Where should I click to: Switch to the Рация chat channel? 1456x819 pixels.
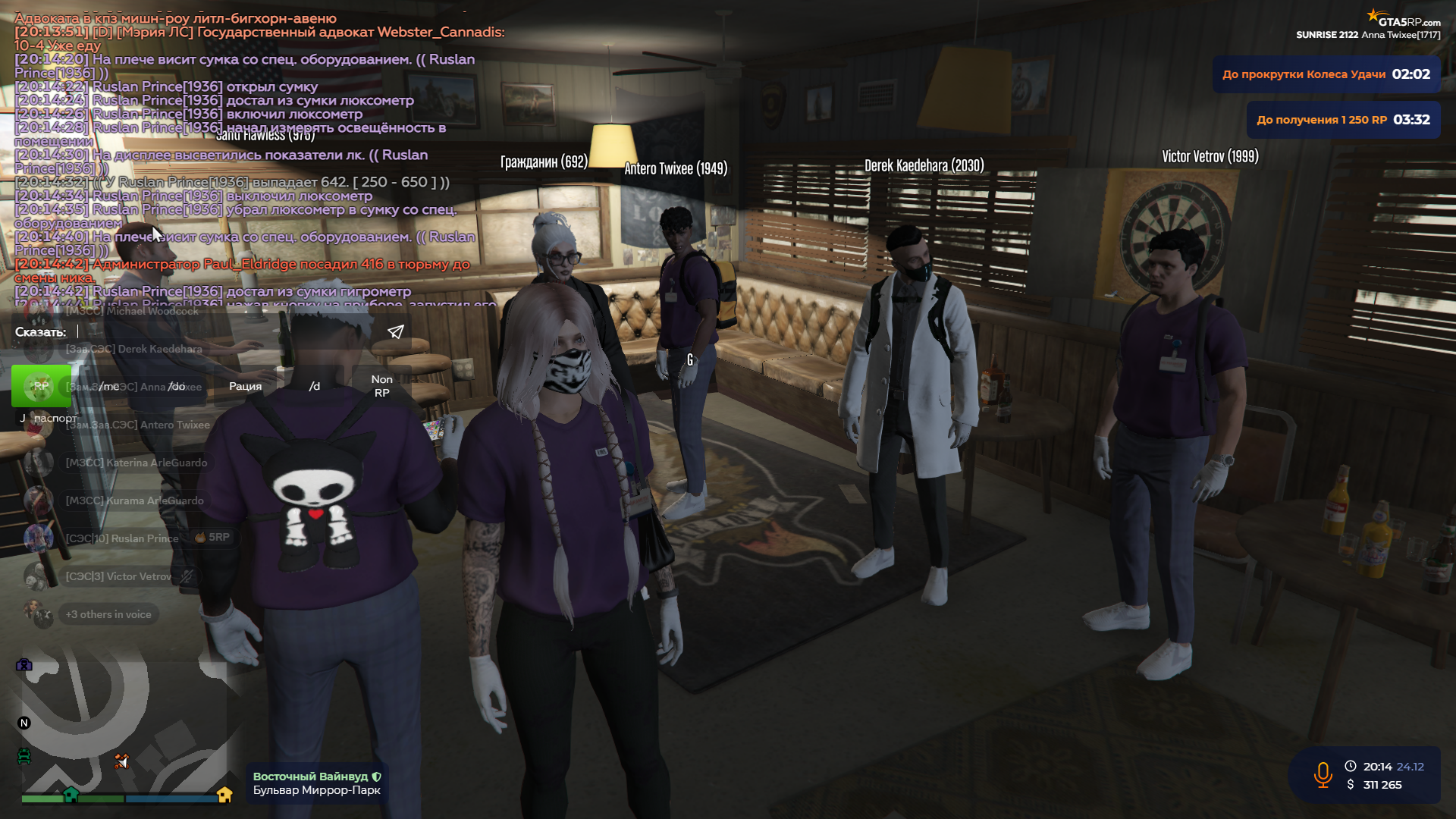point(245,386)
